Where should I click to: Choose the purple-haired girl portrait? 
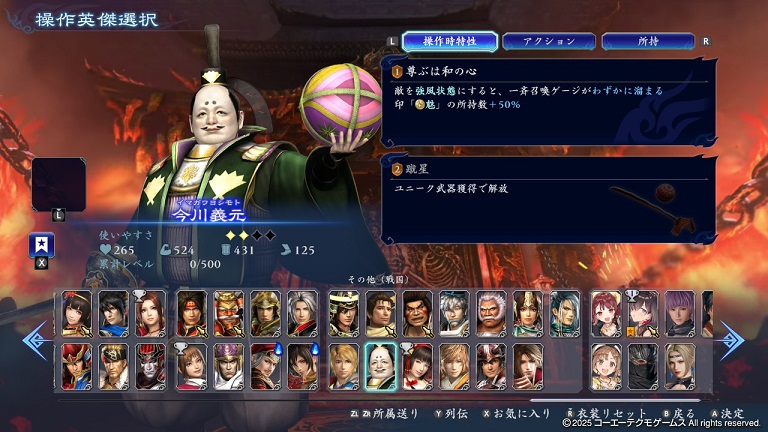pyautogui.click(x=679, y=312)
